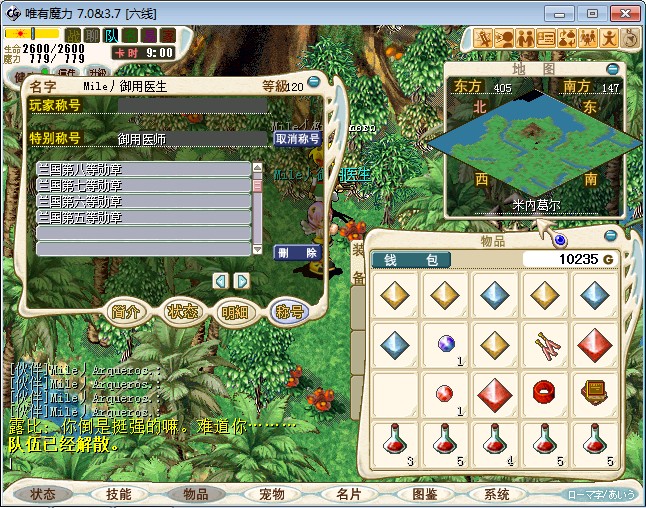Click the 删除 delete title button
Image resolution: width=646 pixels, height=508 pixels.
[x=297, y=253]
